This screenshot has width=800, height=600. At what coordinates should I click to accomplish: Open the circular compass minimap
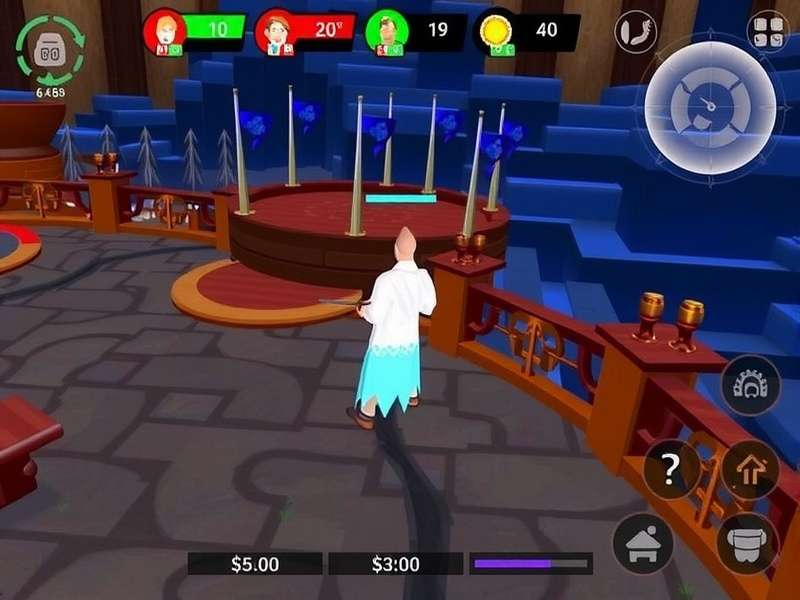(711, 103)
